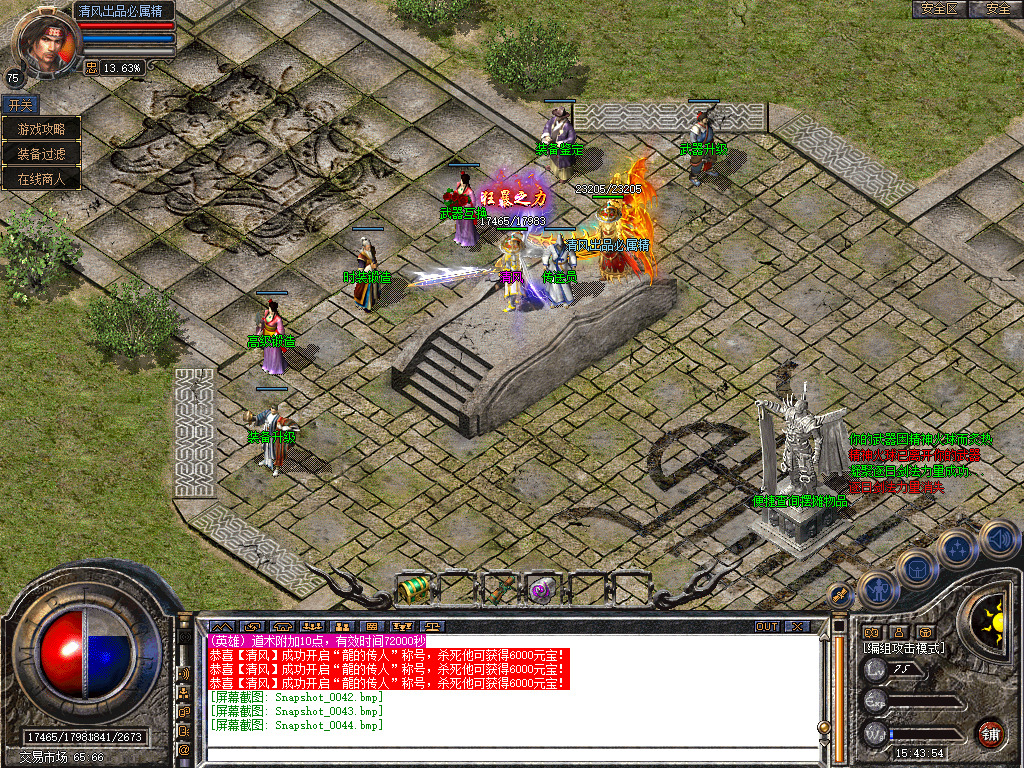Click the 安全区 label button
1024x768 pixels.
coord(940,9)
